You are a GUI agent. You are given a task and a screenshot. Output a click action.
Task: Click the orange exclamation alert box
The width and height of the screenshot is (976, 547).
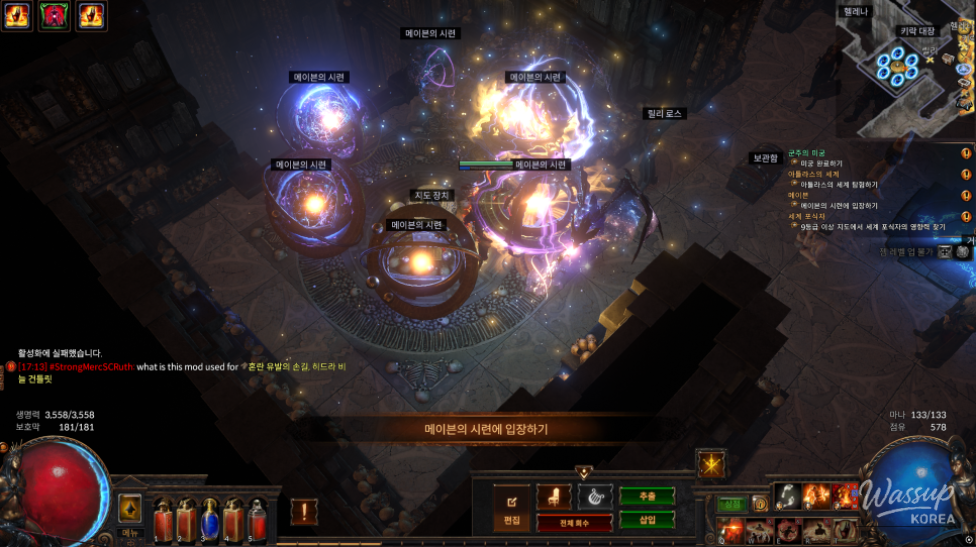tap(304, 512)
